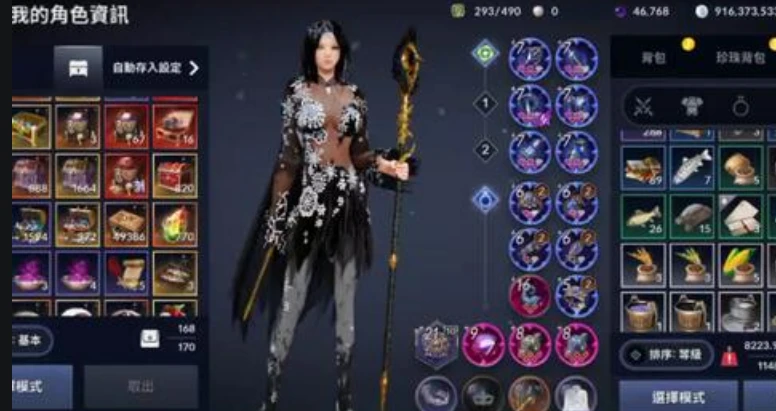
Task: Select the red chest with count 16
Action: coord(175,126)
